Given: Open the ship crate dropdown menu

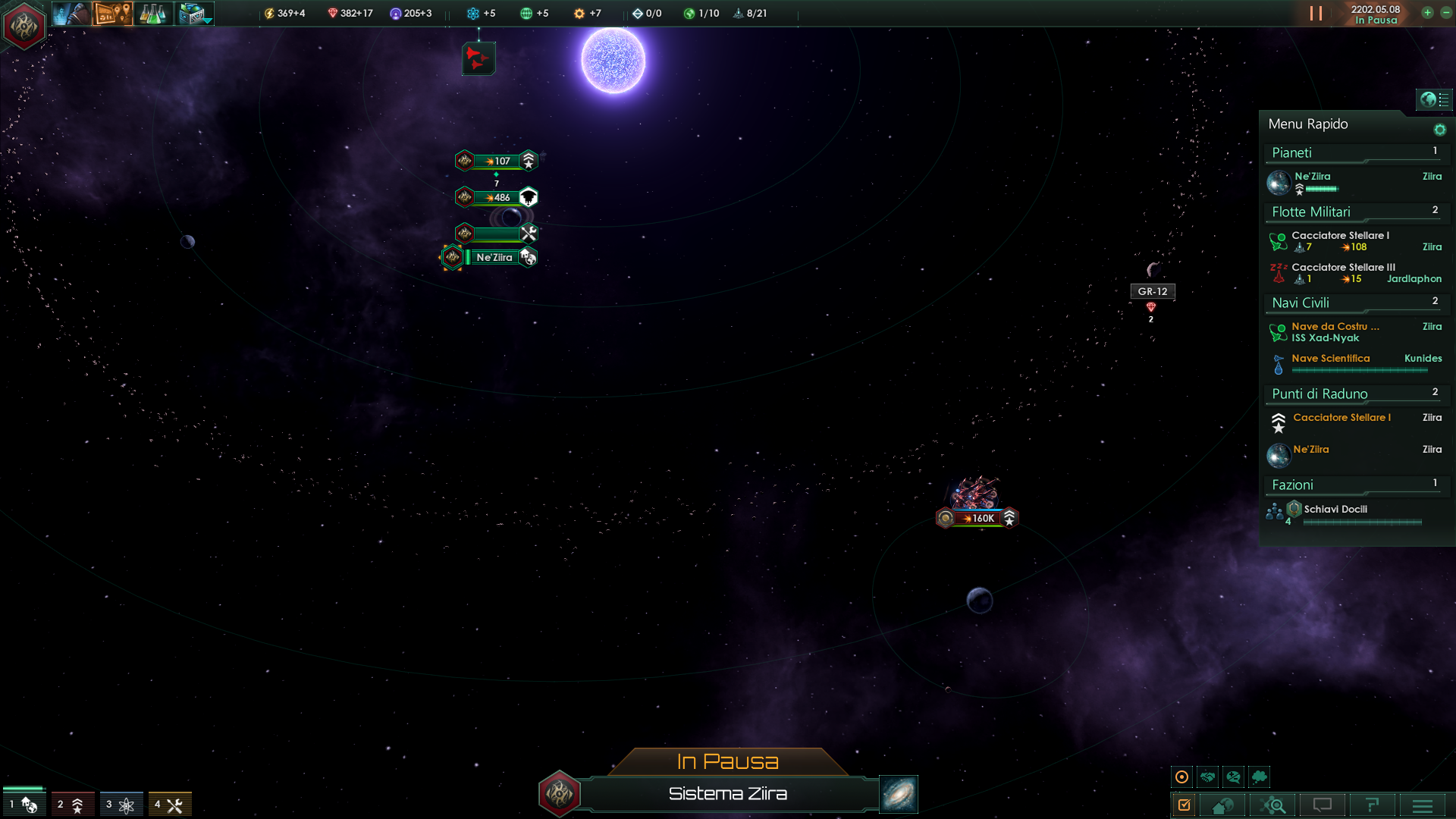Looking at the screenshot, I should (195, 14).
